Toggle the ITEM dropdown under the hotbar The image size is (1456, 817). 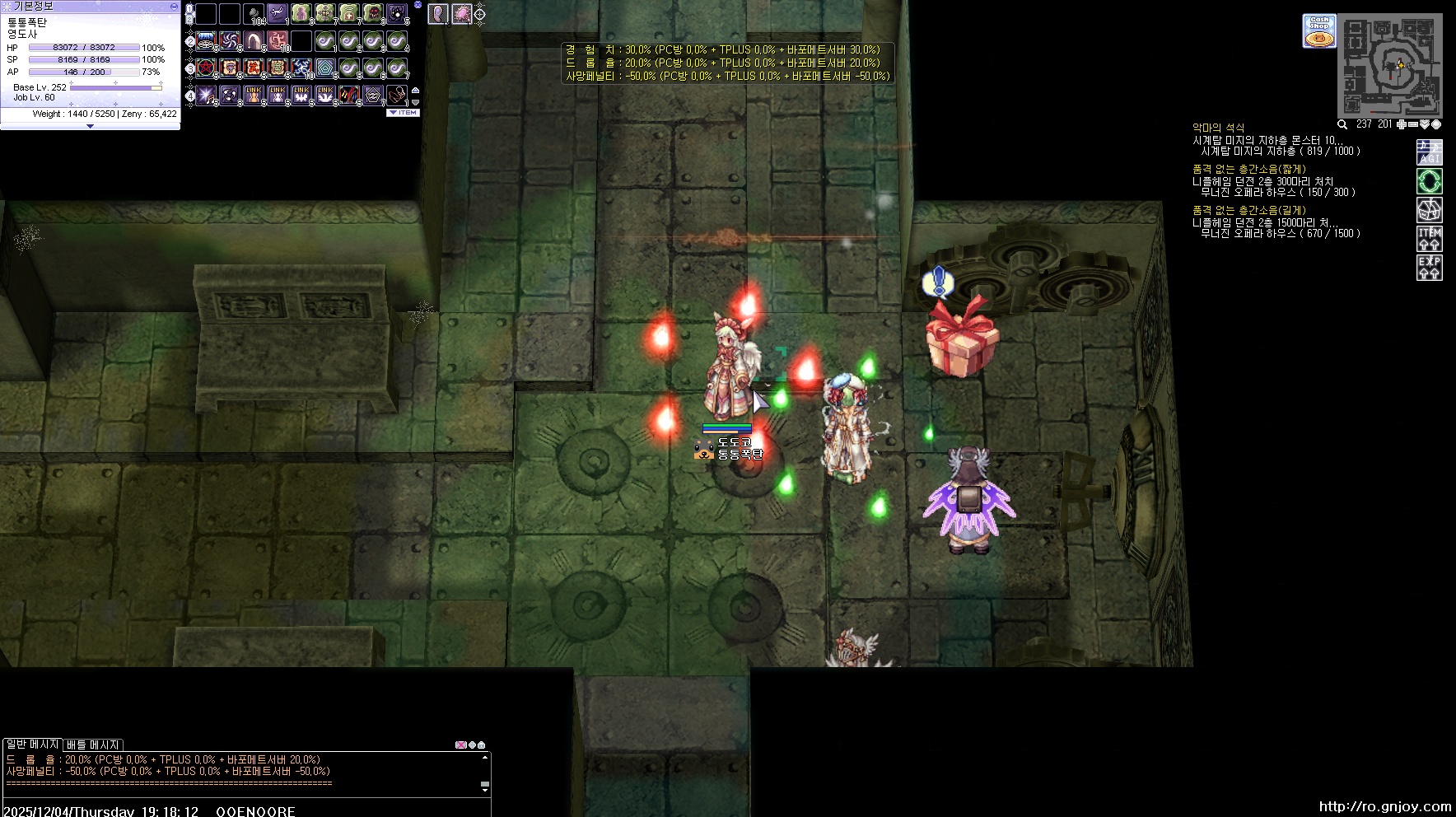(x=404, y=113)
